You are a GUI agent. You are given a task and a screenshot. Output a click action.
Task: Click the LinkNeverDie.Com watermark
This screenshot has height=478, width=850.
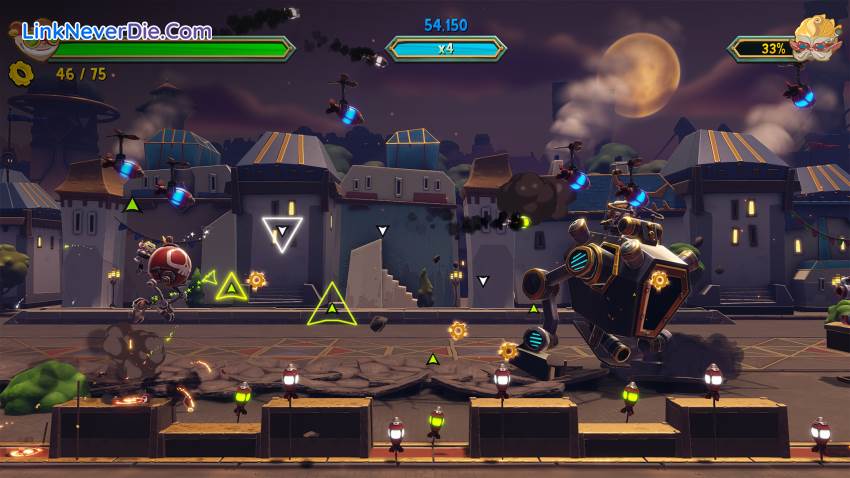pyautogui.click(x=116, y=31)
